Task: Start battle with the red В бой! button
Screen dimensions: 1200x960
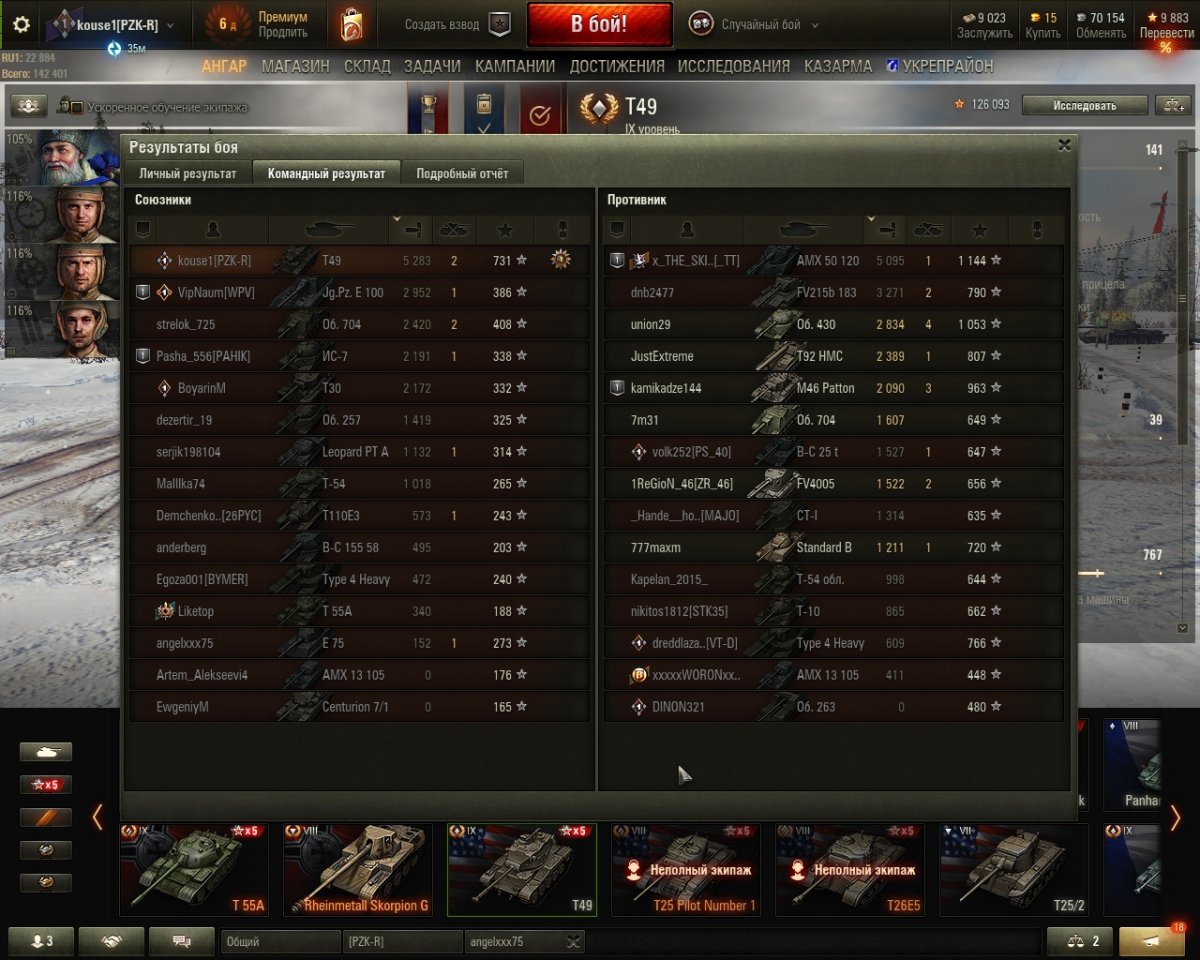Action: tap(599, 25)
